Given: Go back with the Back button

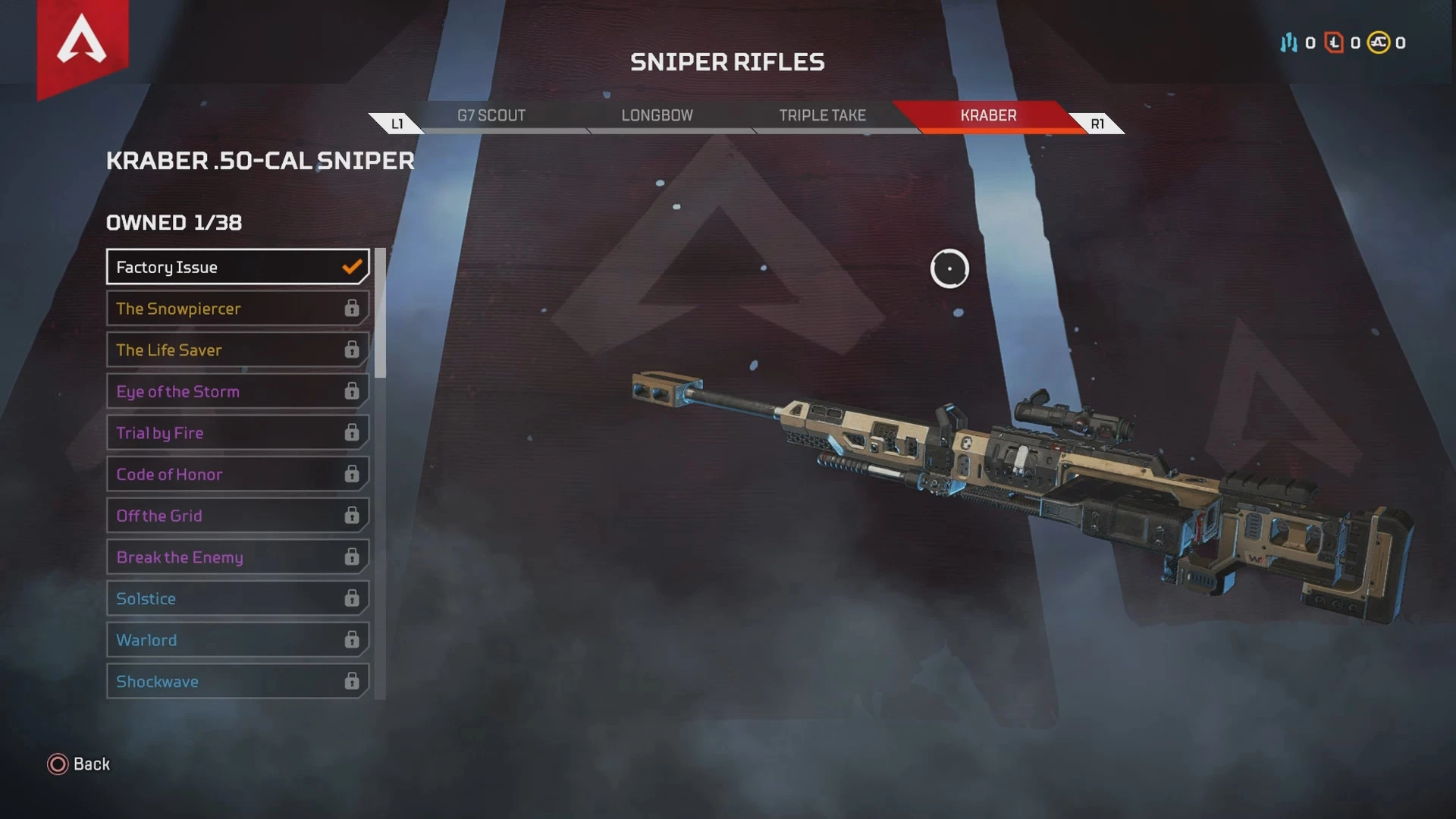Looking at the screenshot, I should (x=79, y=764).
